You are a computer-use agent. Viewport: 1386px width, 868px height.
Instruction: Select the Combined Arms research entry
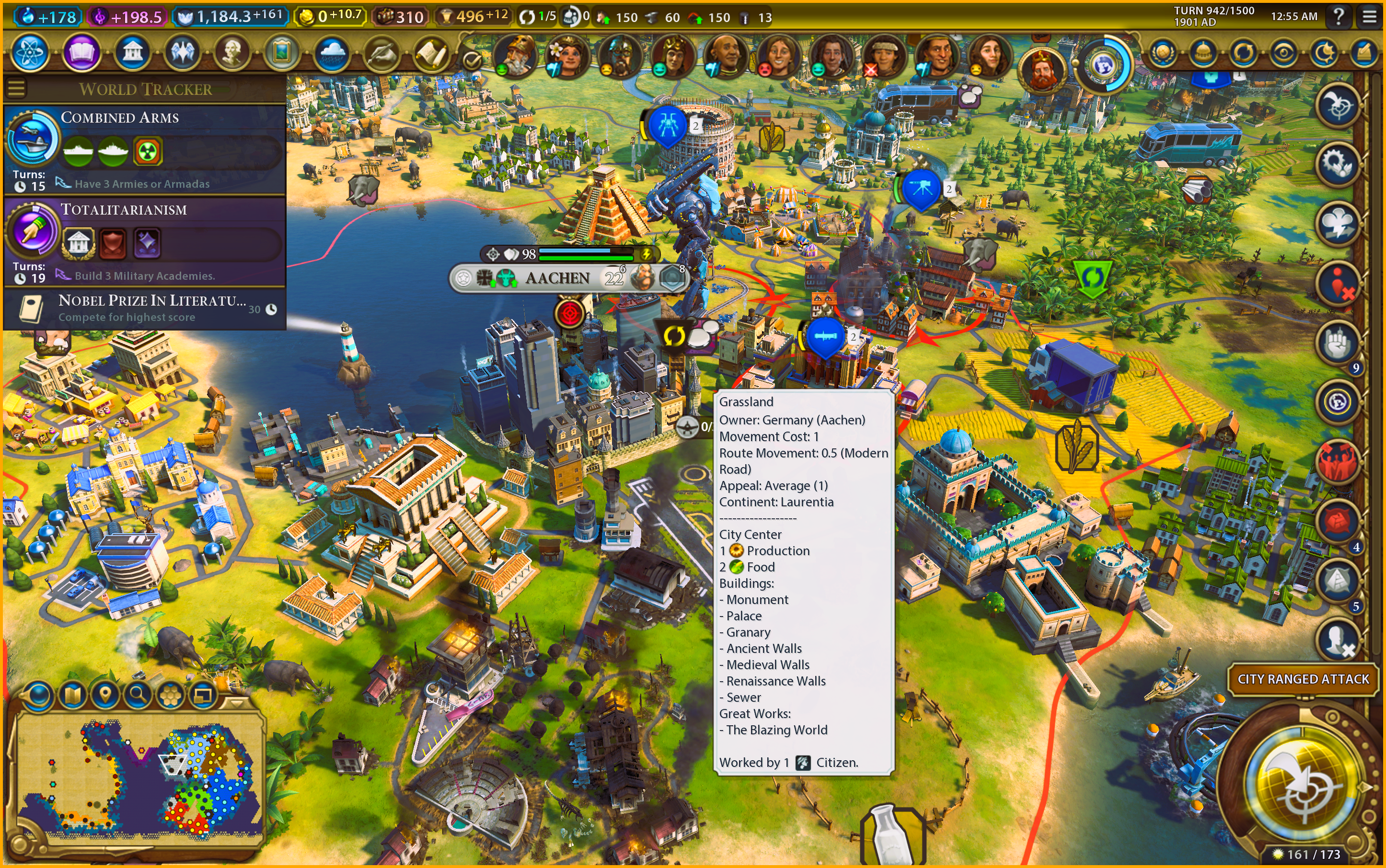[145, 149]
